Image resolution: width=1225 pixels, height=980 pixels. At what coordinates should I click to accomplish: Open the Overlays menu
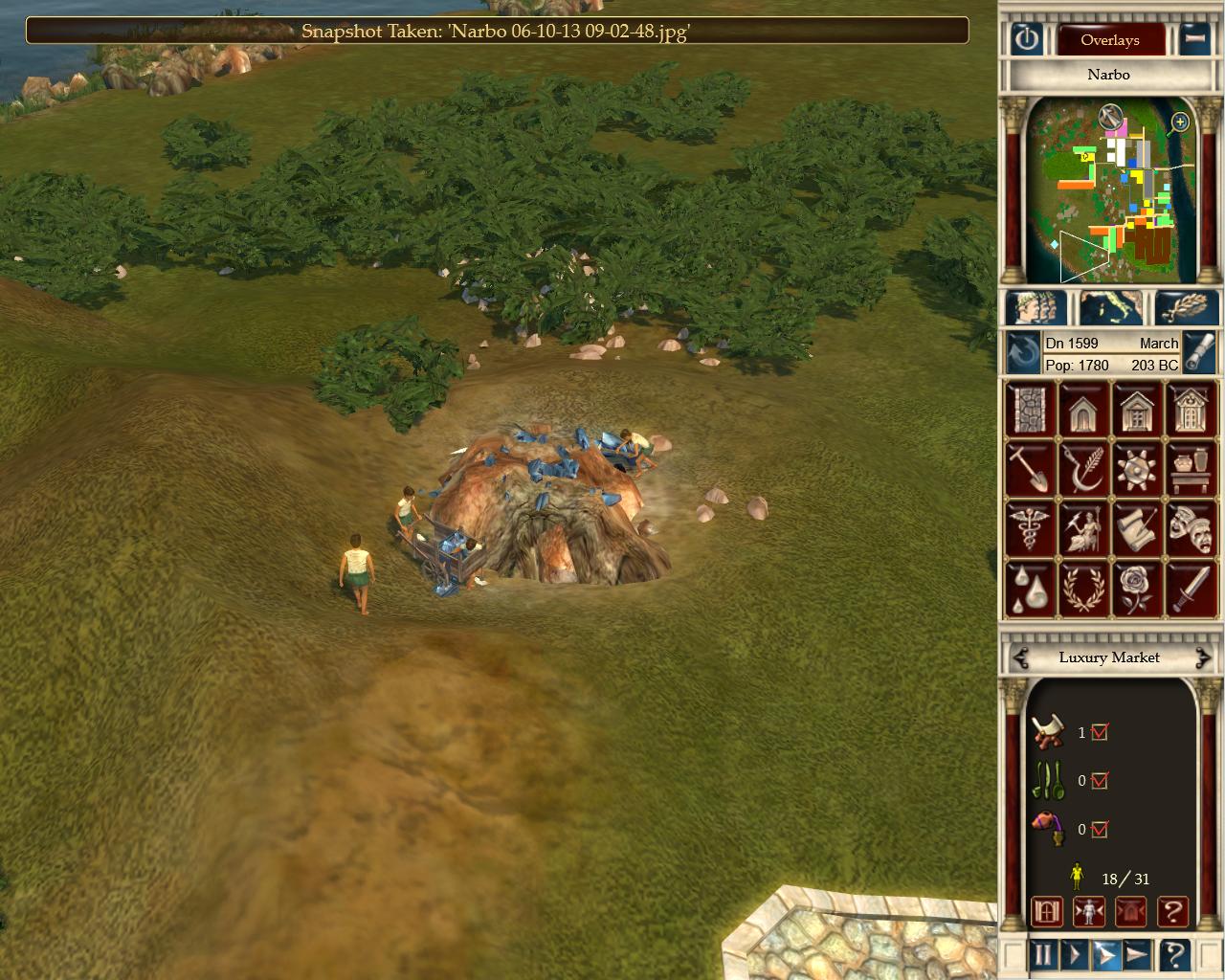point(1109,40)
